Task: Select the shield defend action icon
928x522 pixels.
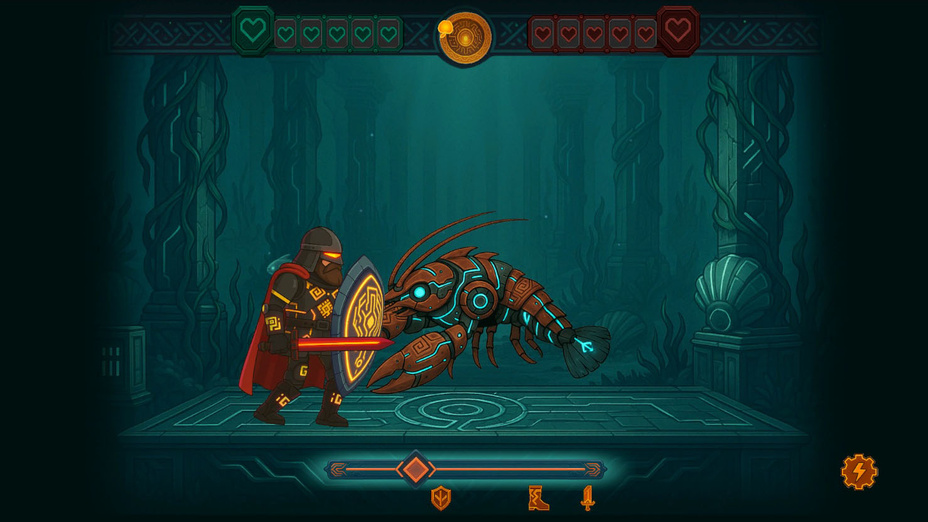Action: click(440, 498)
